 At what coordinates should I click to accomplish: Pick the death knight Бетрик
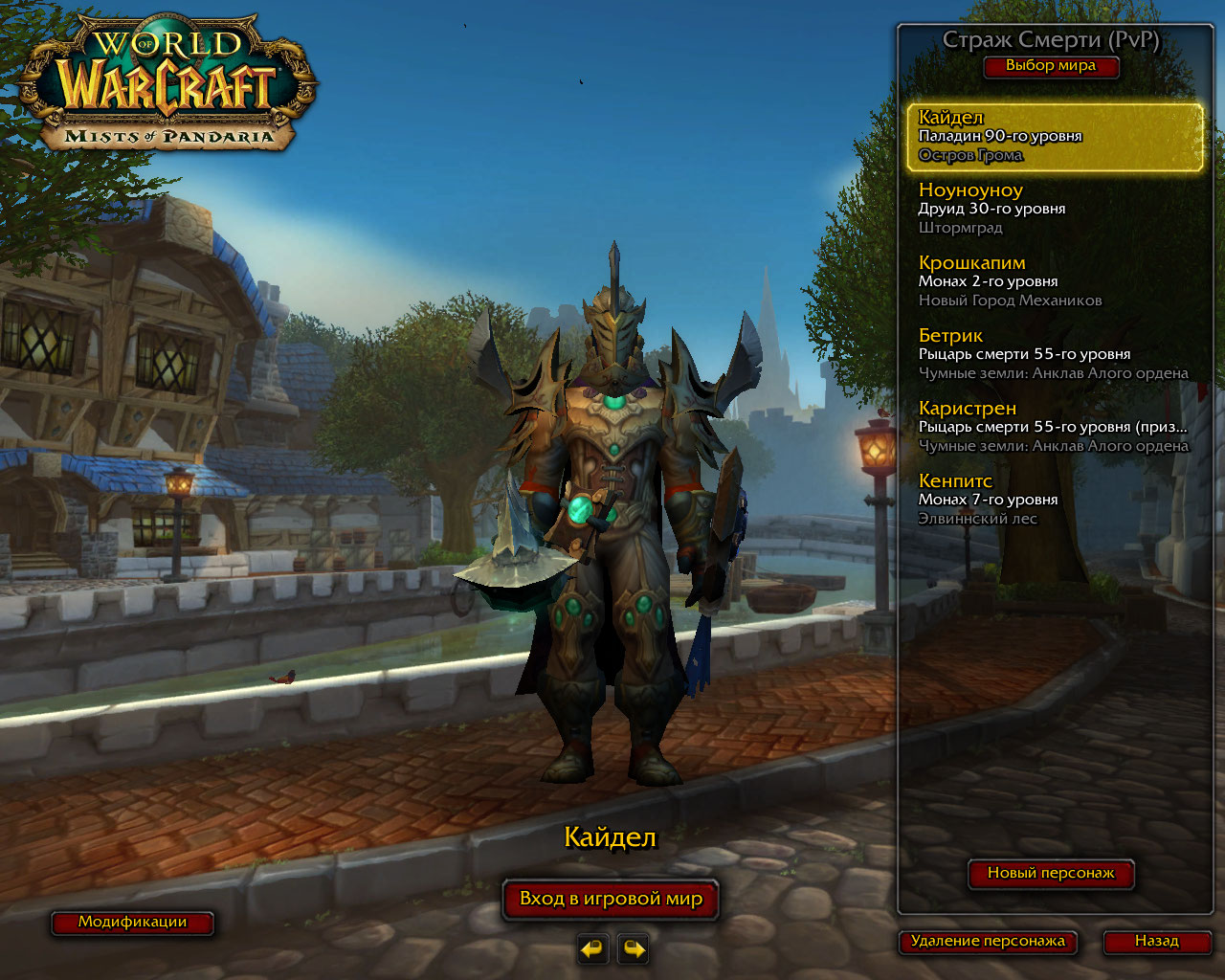1054,354
